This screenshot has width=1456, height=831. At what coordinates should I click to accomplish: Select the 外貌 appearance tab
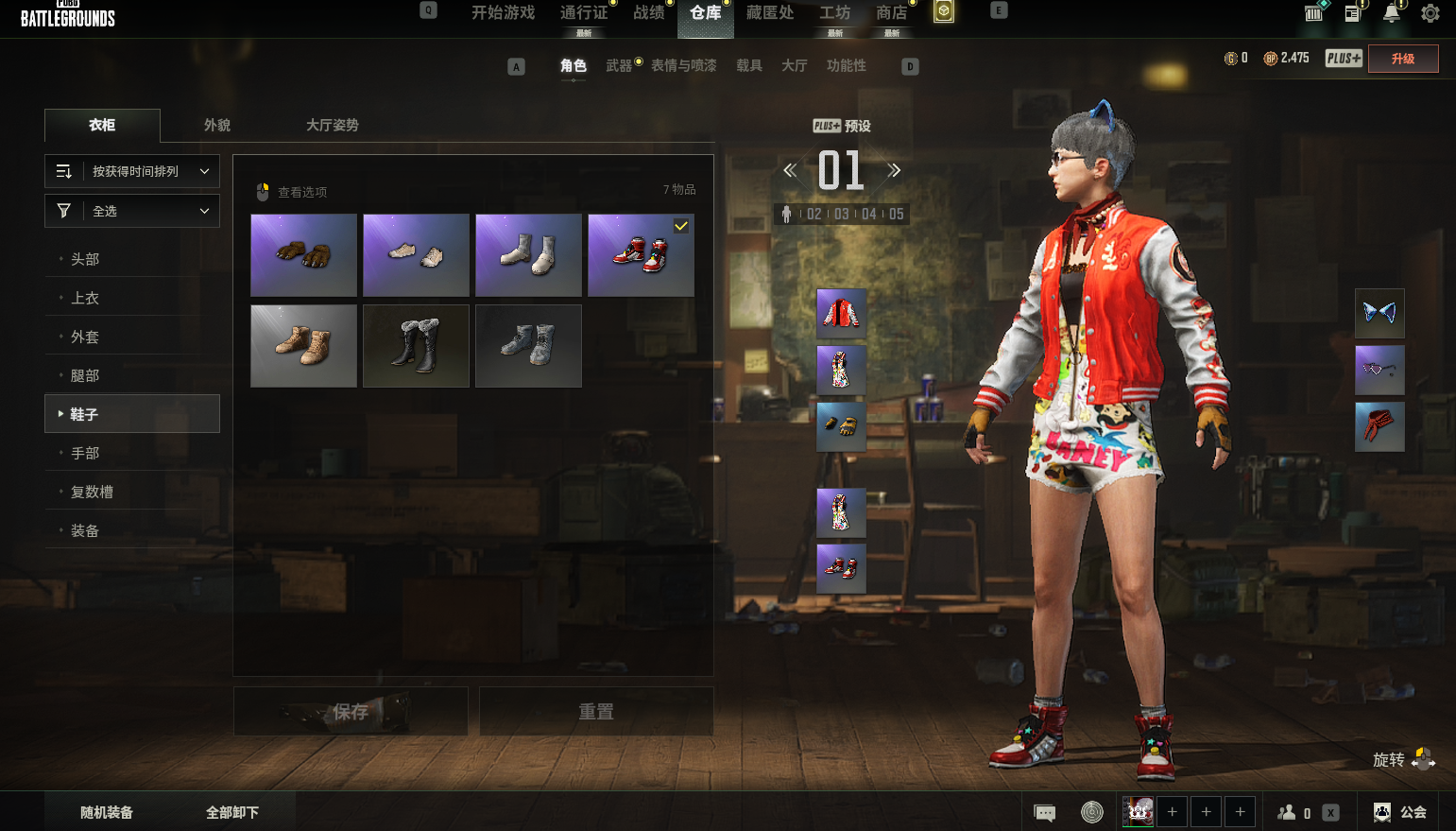coord(217,125)
